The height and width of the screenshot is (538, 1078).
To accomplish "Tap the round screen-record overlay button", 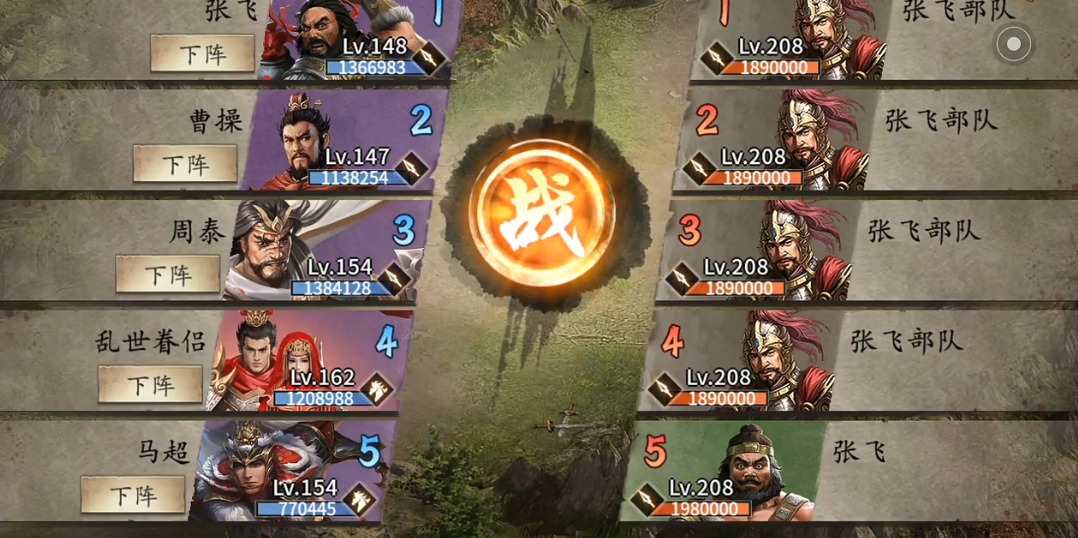I will (x=1013, y=44).
